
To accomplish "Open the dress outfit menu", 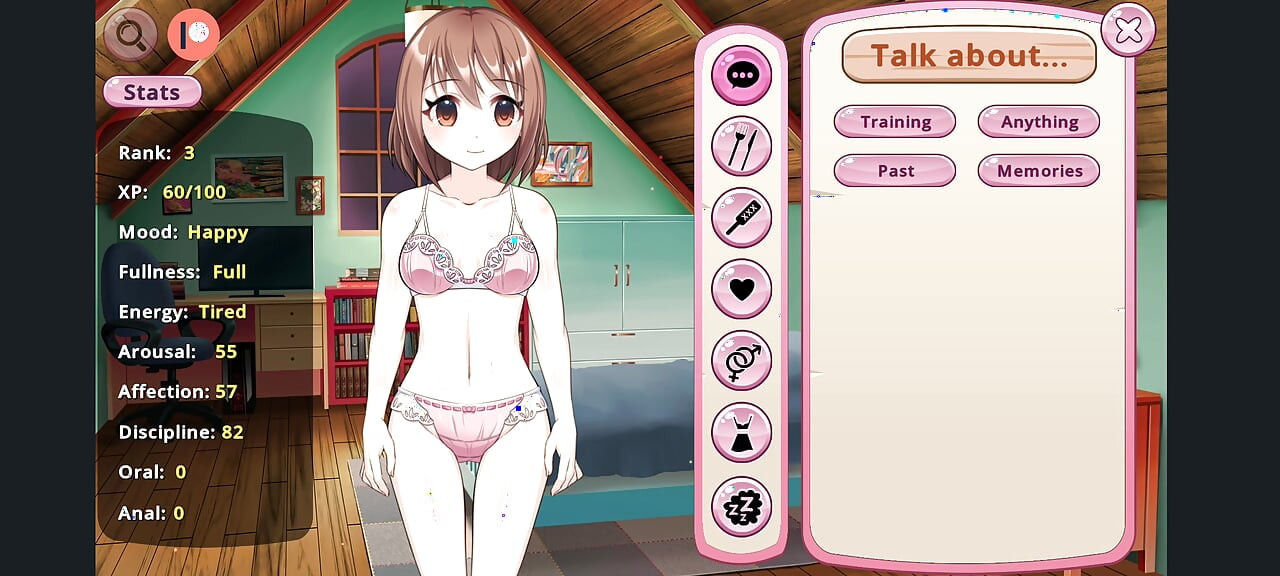I will coord(741,432).
